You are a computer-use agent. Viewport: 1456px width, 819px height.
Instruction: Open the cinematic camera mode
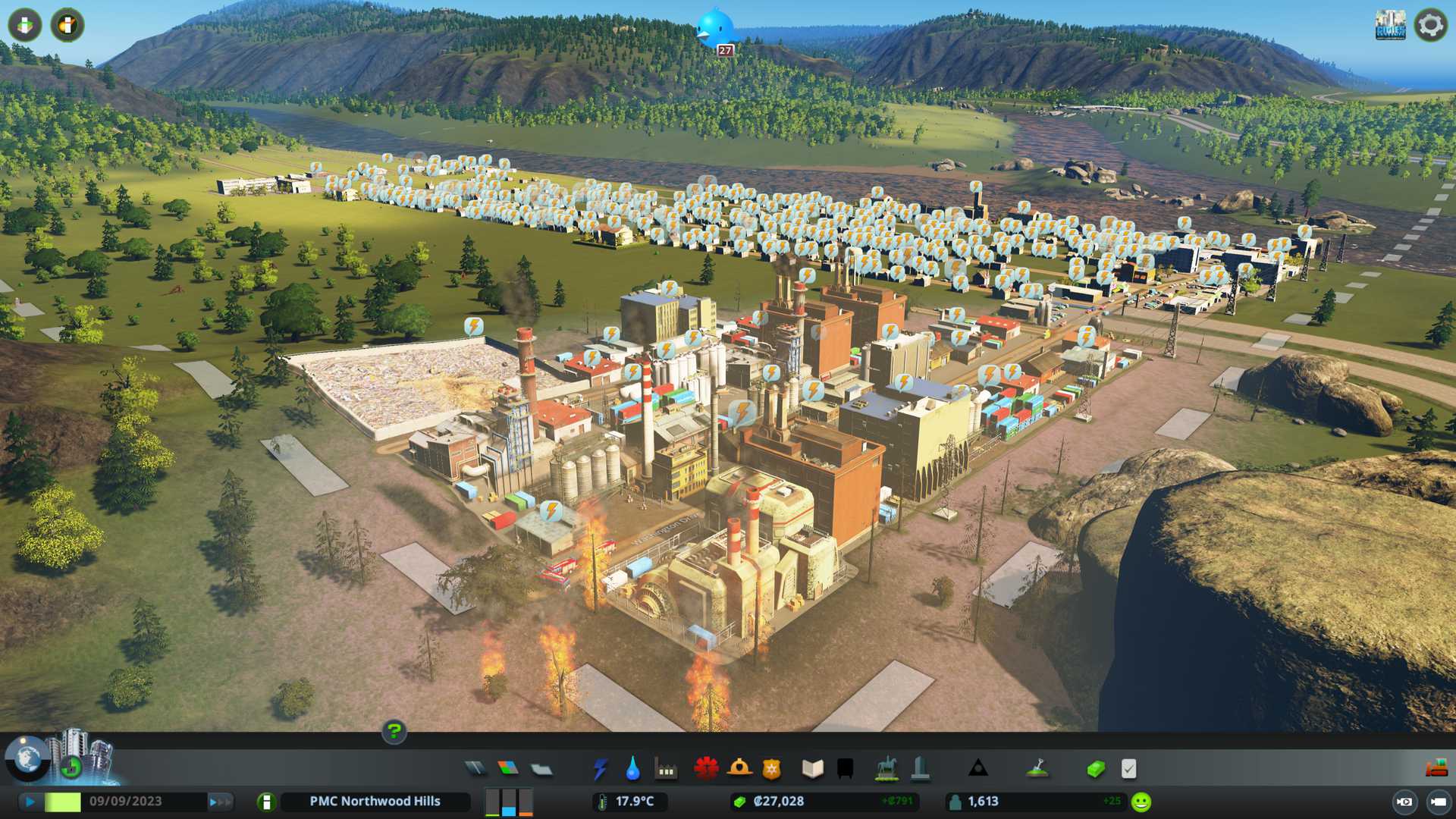[x=1404, y=802]
